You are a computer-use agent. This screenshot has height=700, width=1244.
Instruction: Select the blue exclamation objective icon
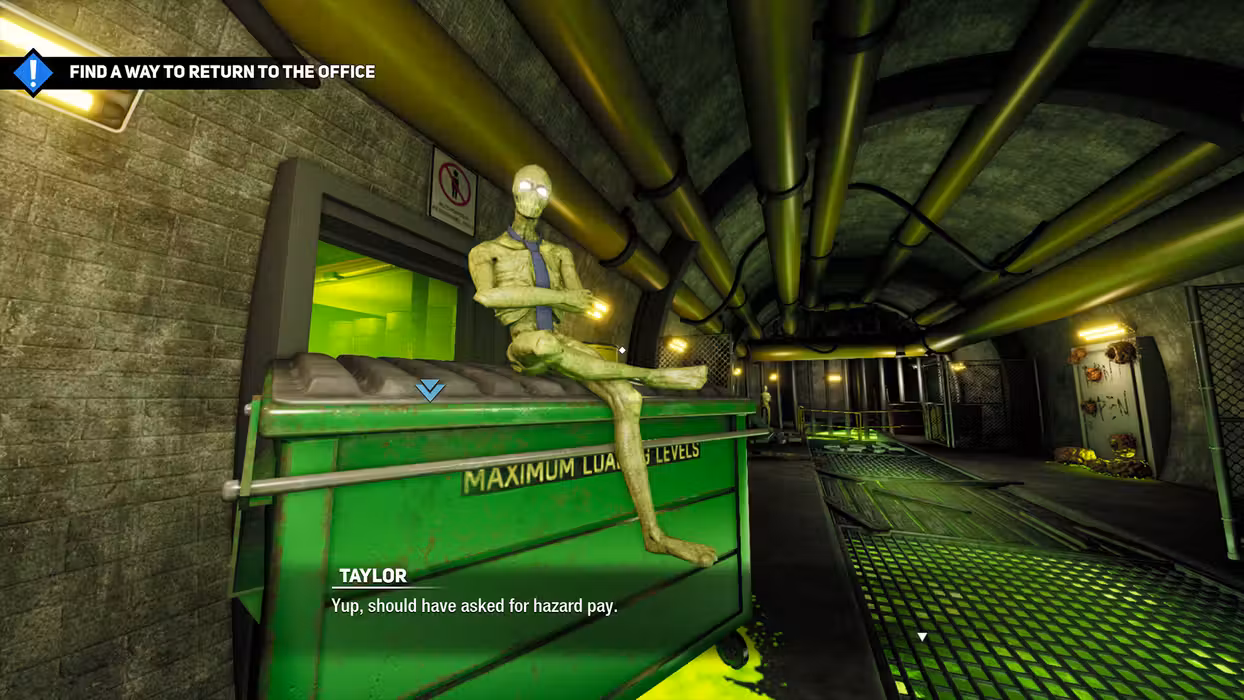(x=33, y=72)
